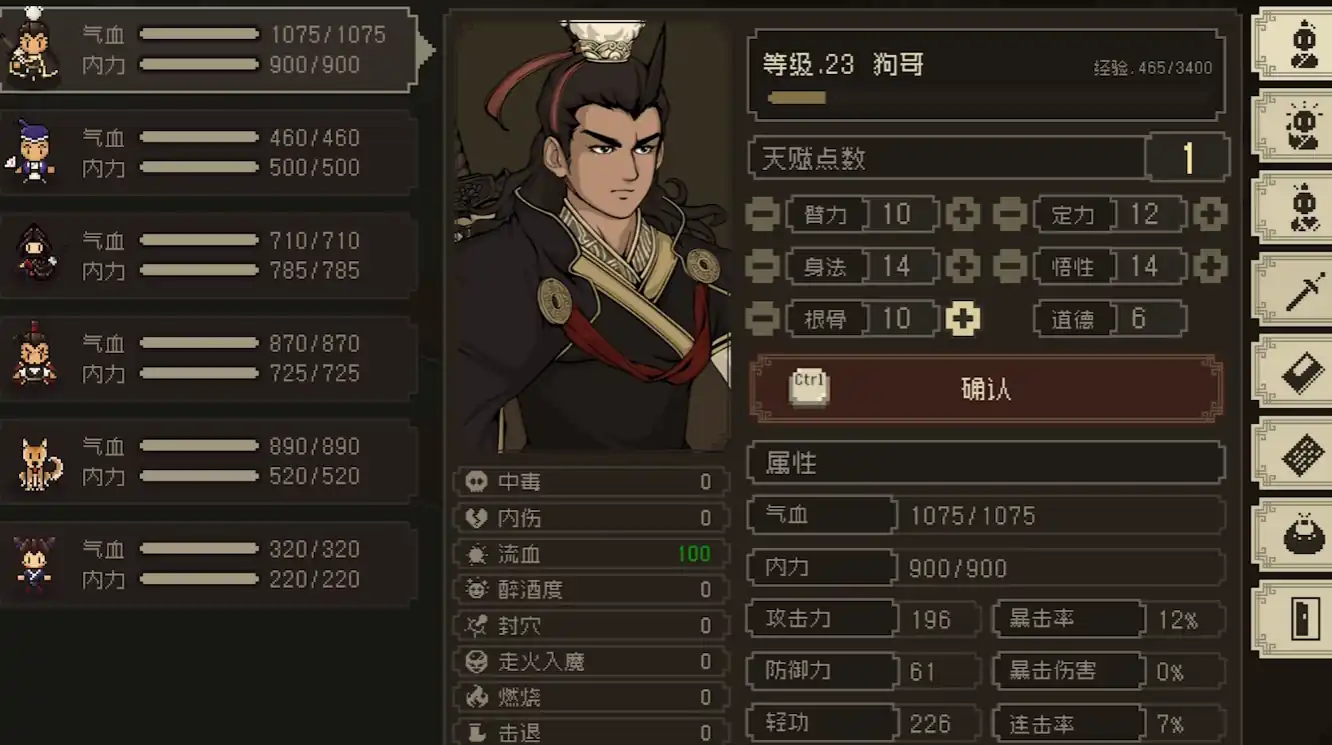Increase 臂力 with its plus button

(963, 214)
